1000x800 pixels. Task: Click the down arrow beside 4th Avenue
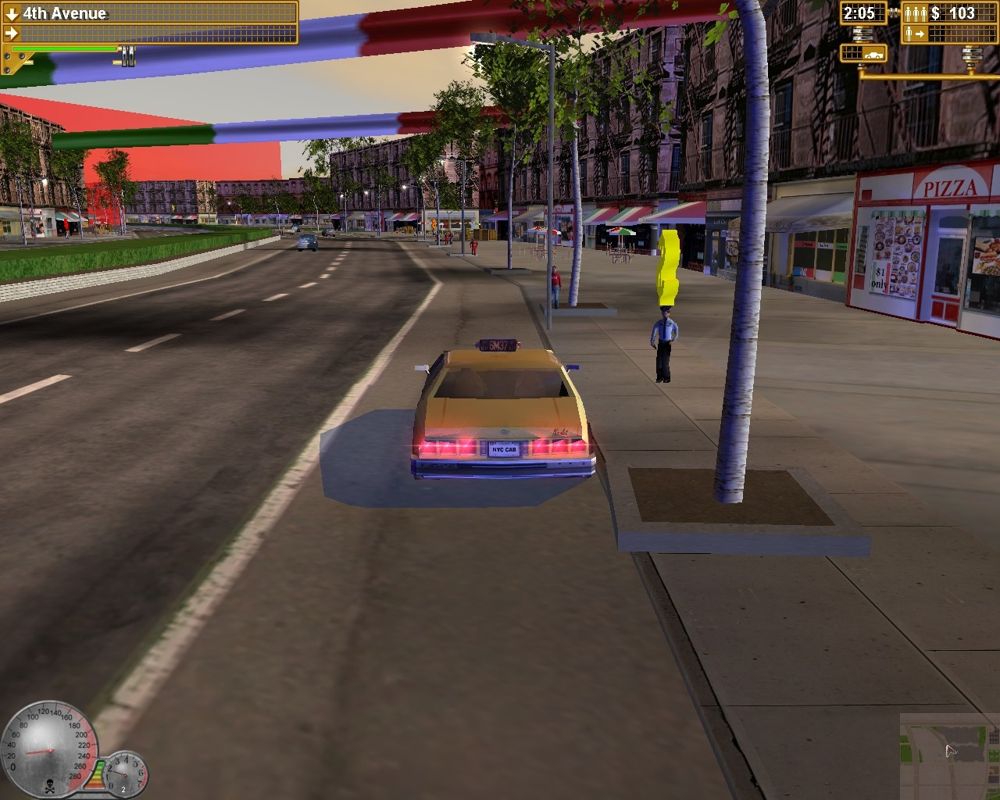click(11, 14)
